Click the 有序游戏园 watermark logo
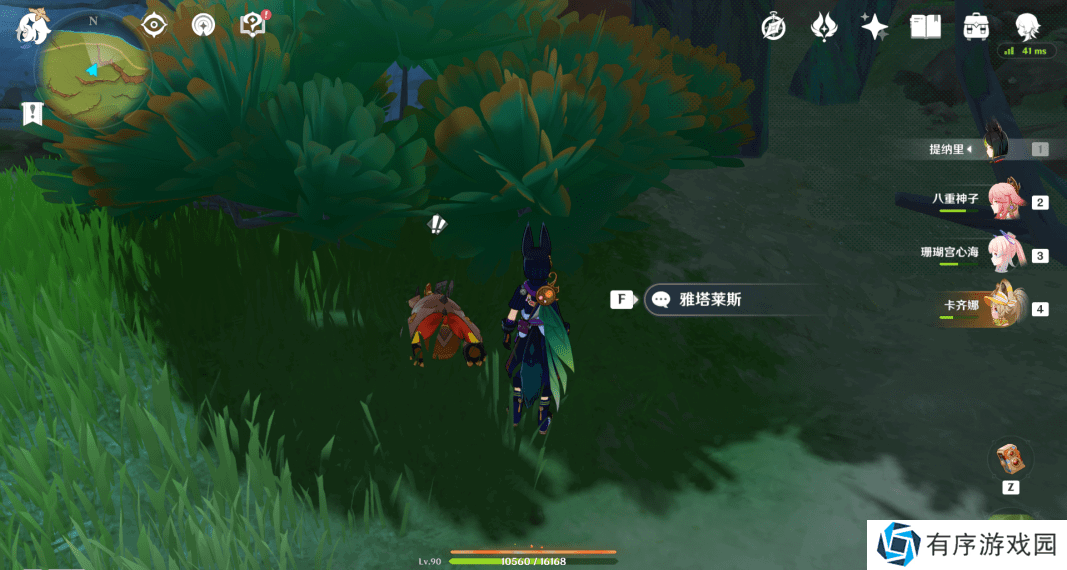Image resolution: width=1067 pixels, height=570 pixels. click(967, 545)
